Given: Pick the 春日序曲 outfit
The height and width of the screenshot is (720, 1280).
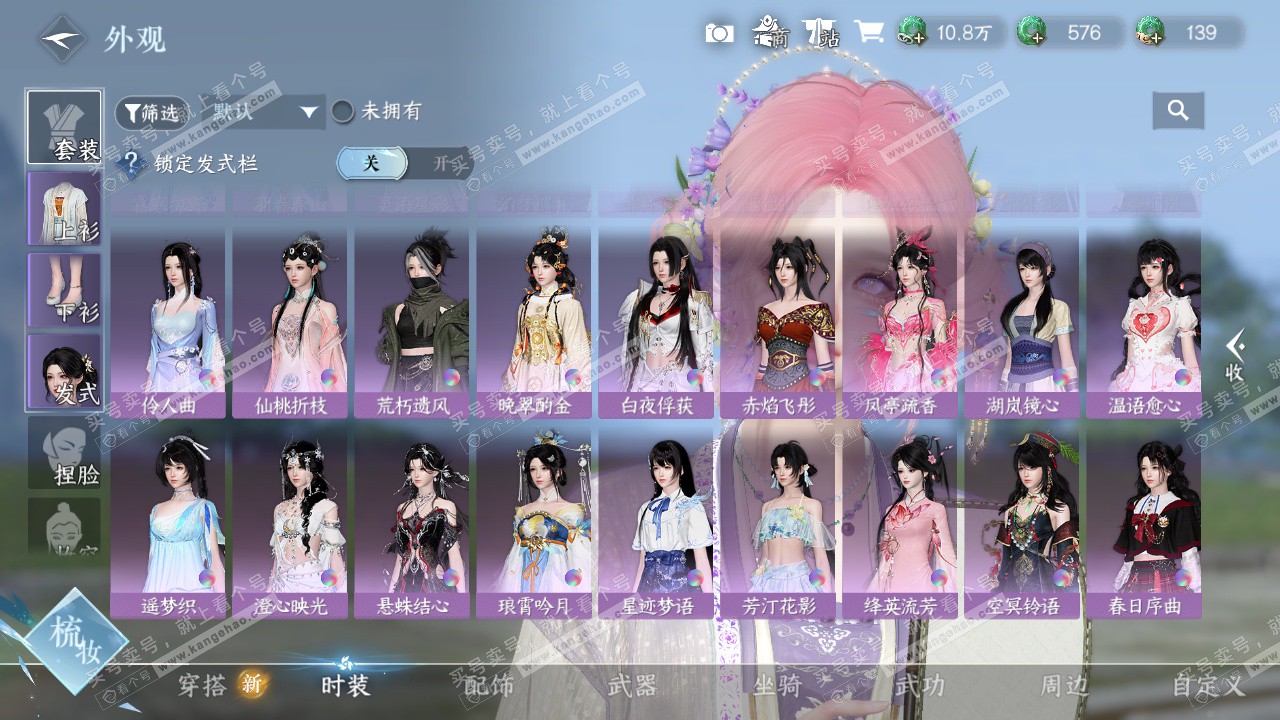Looking at the screenshot, I should (1144, 520).
